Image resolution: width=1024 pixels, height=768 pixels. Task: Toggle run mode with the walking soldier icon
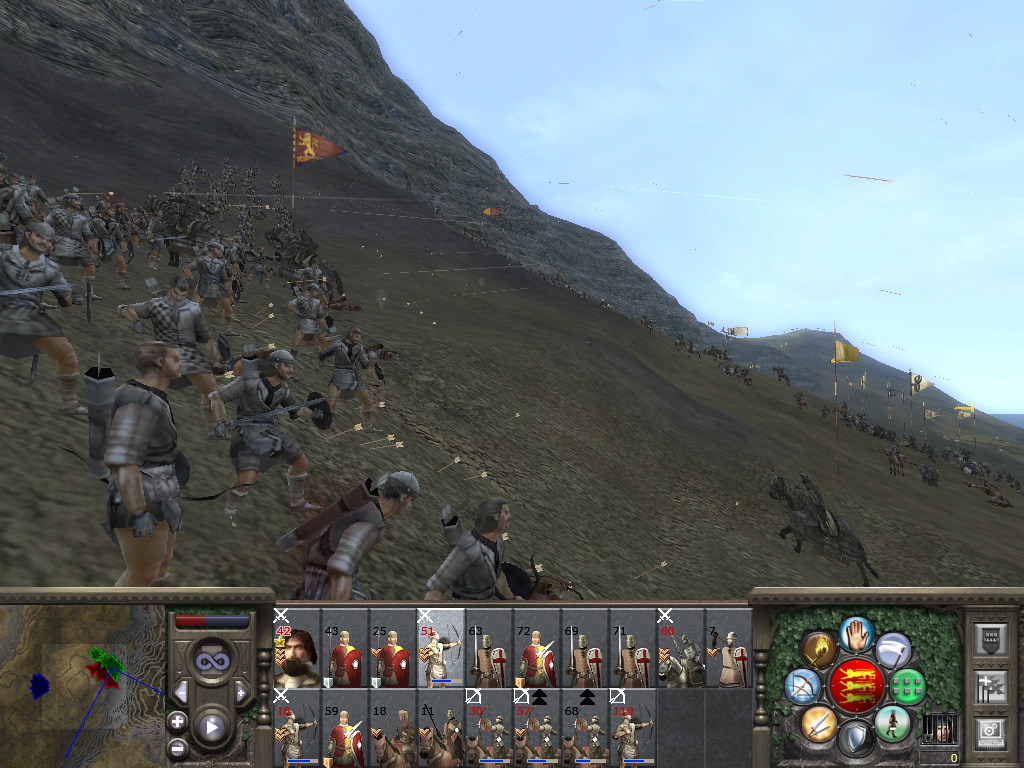(891, 723)
